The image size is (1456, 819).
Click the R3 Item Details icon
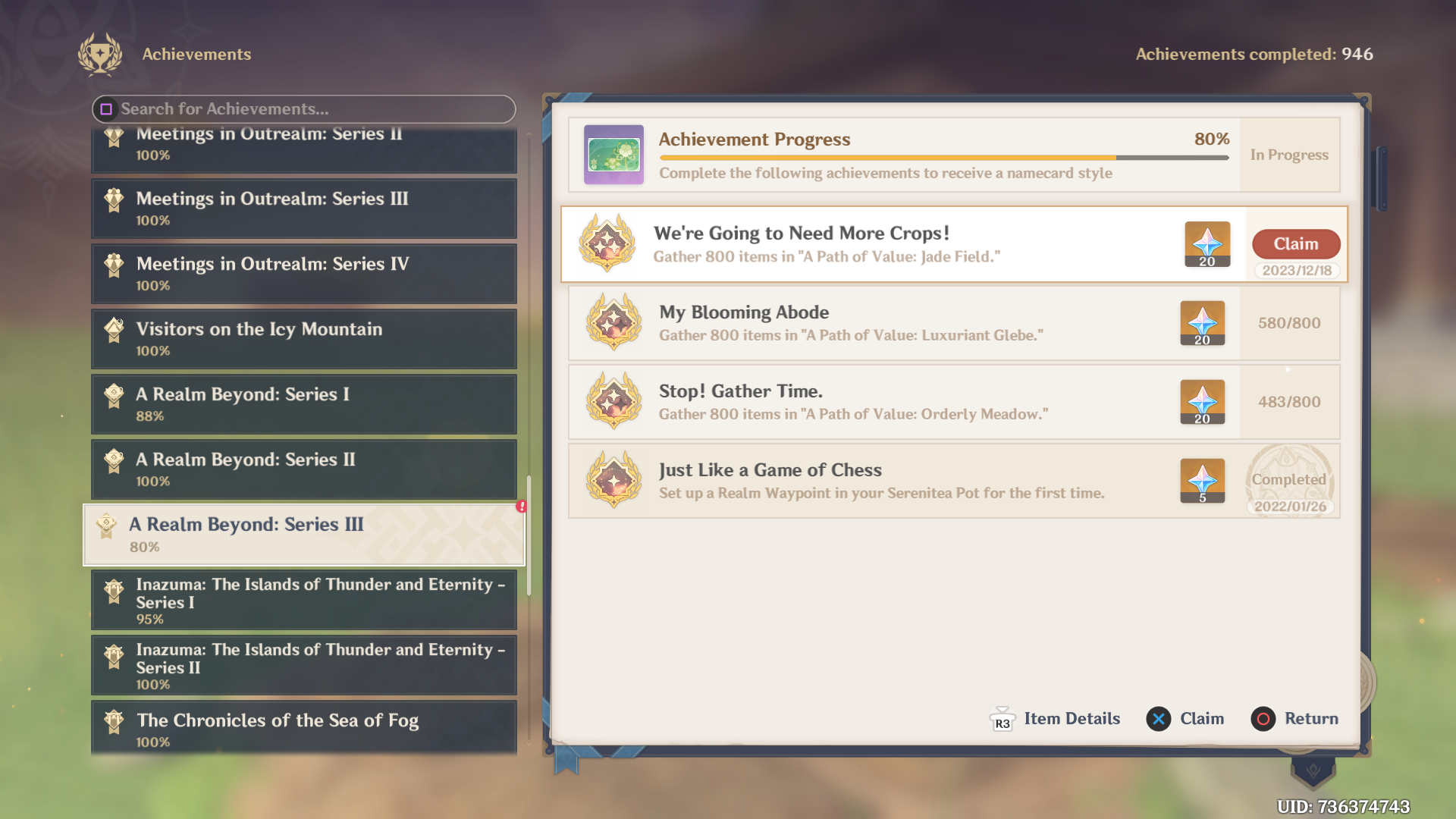(x=1002, y=719)
